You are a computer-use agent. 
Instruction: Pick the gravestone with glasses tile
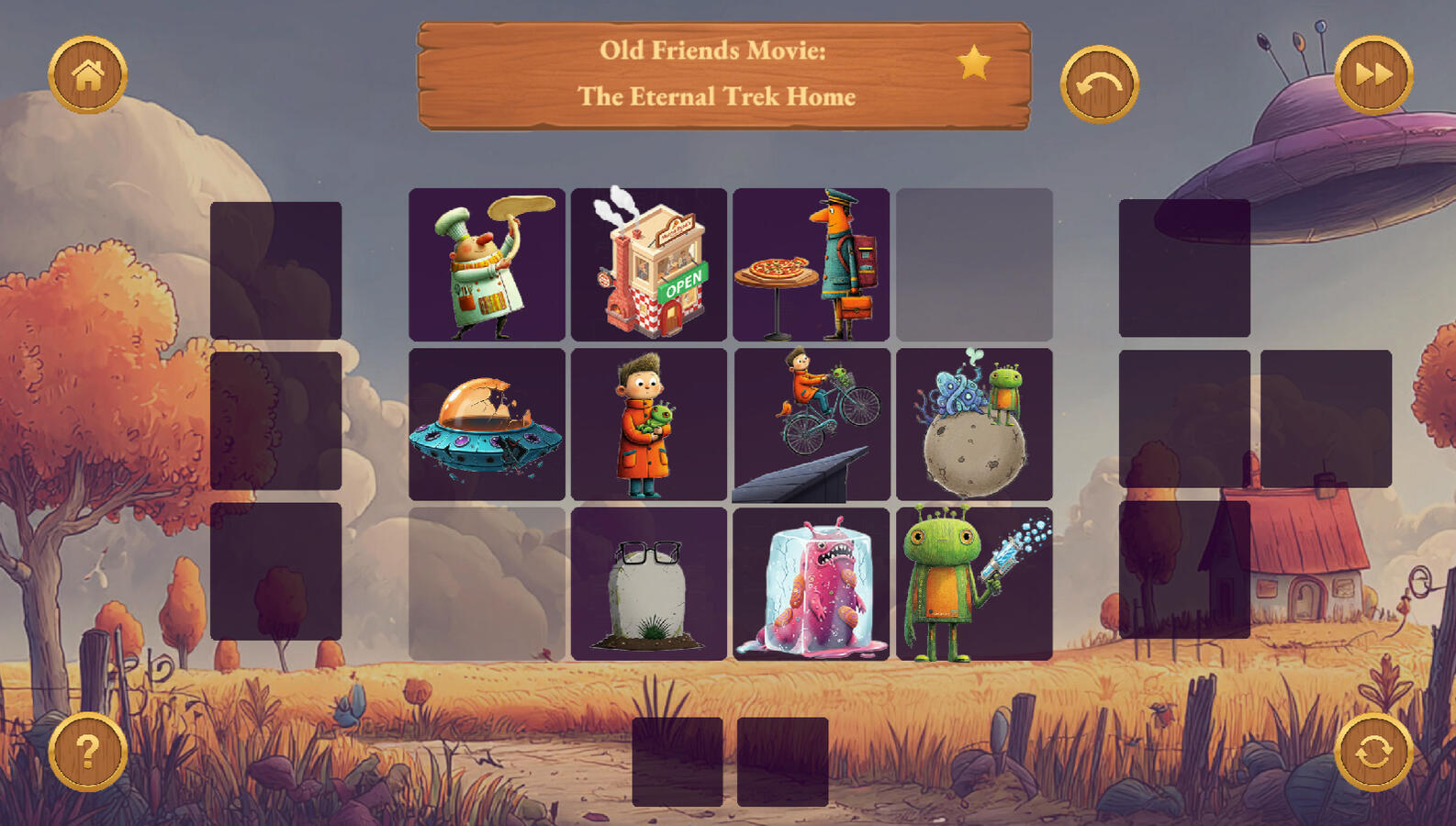[x=649, y=584]
